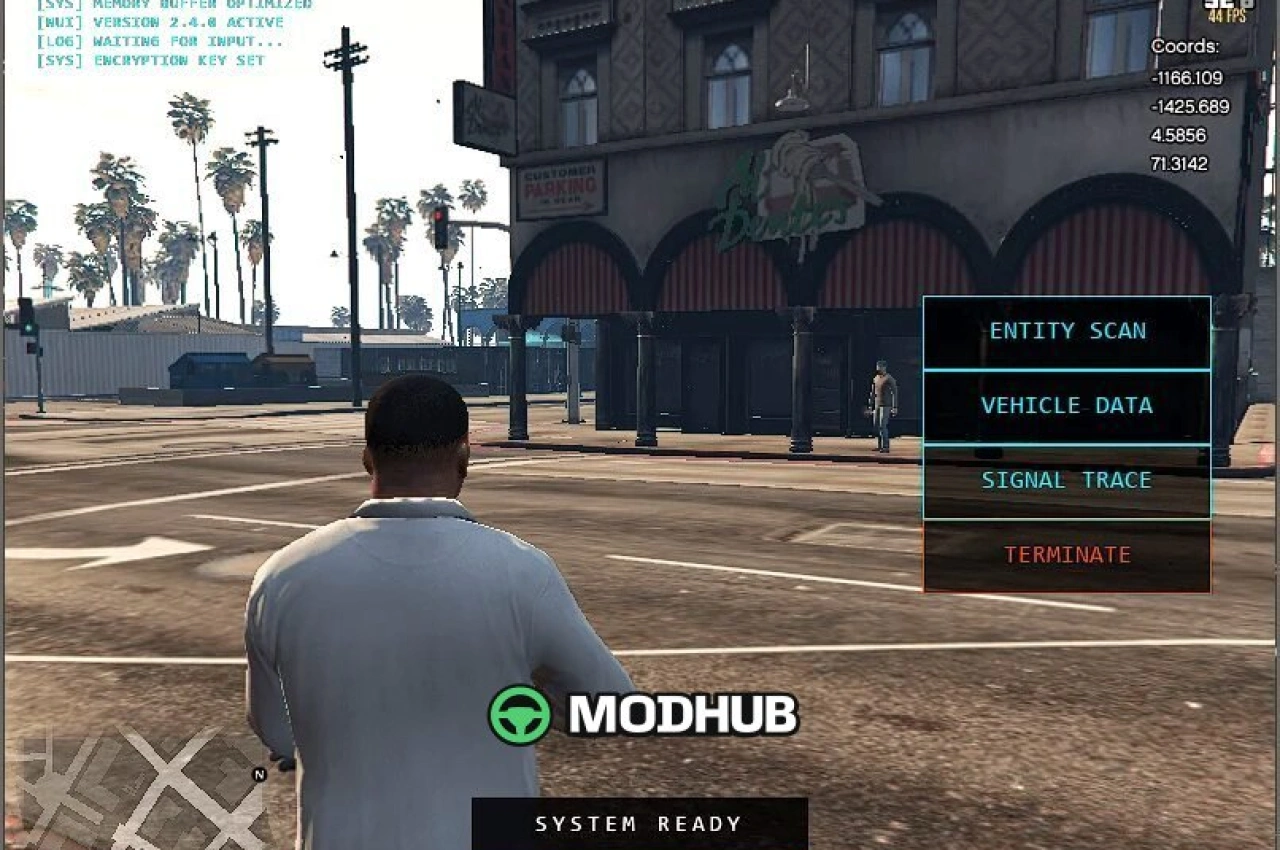Click the N compass marker above minimap
1280x850 pixels.
pyautogui.click(x=257, y=772)
